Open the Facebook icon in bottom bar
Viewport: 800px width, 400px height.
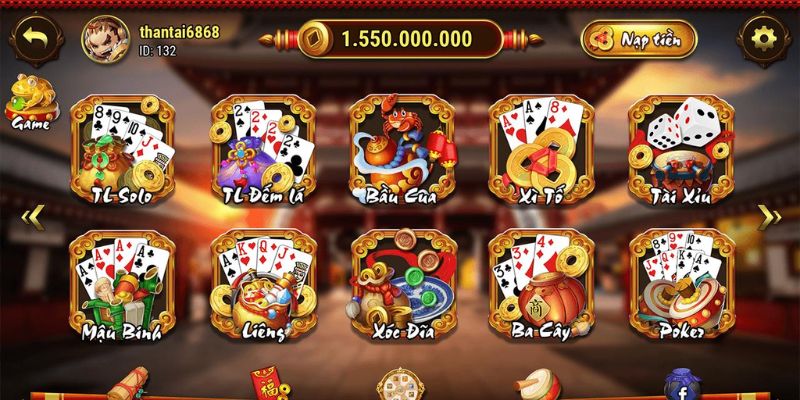click(x=682, y=387)
